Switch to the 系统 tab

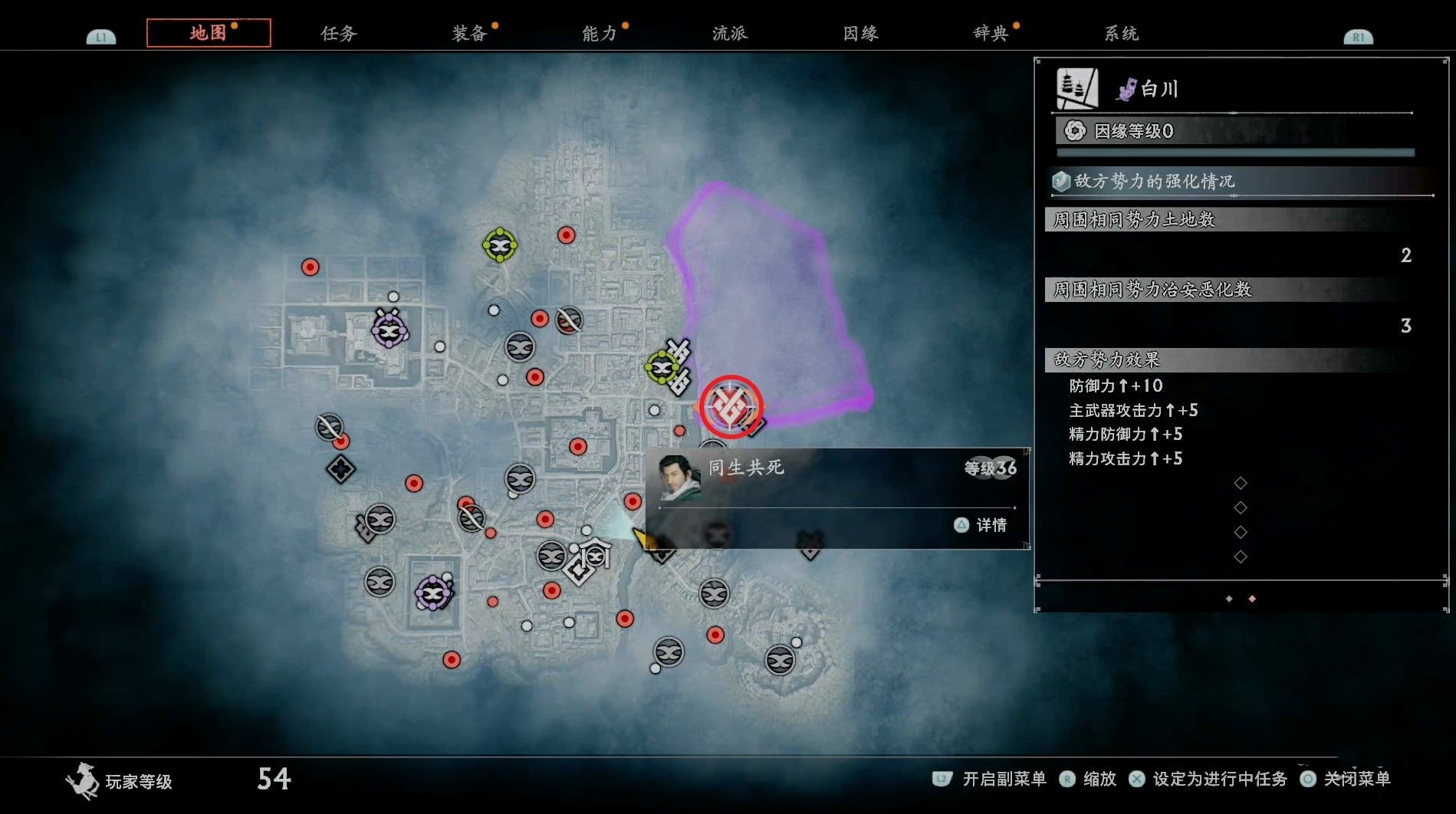tap(1121, 33)
